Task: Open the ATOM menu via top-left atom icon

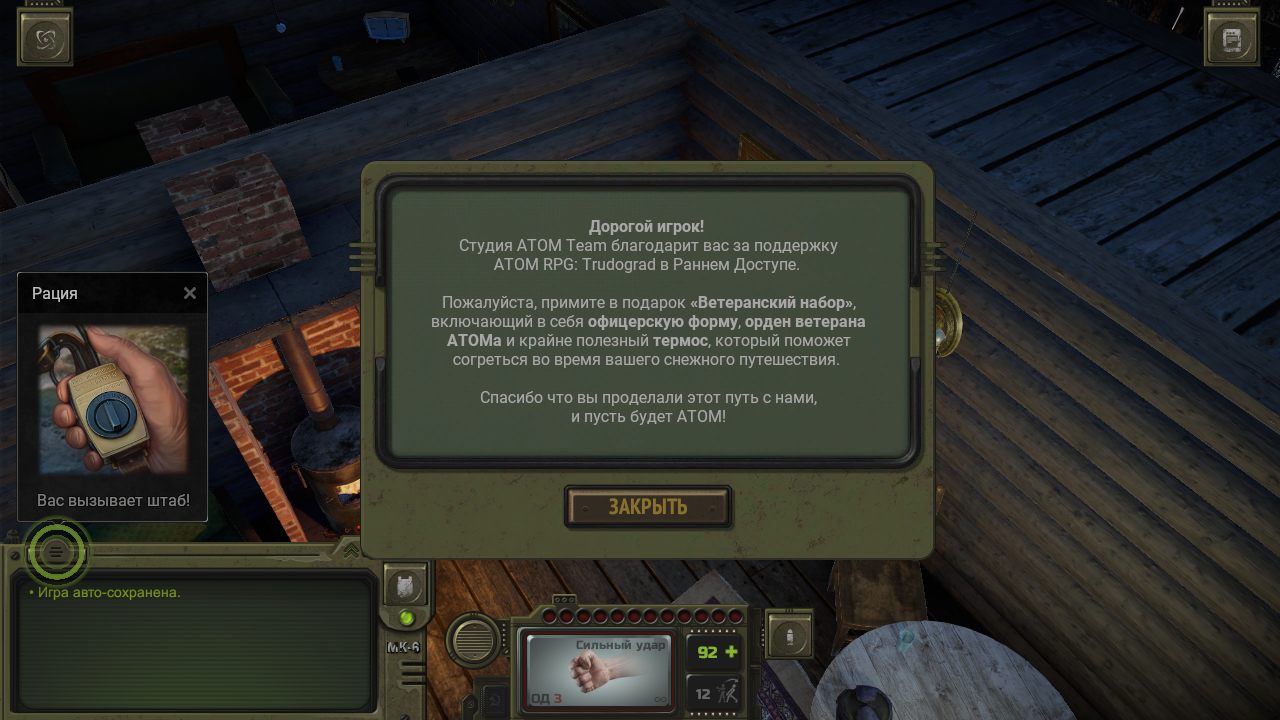Action: tap(44, 37)
